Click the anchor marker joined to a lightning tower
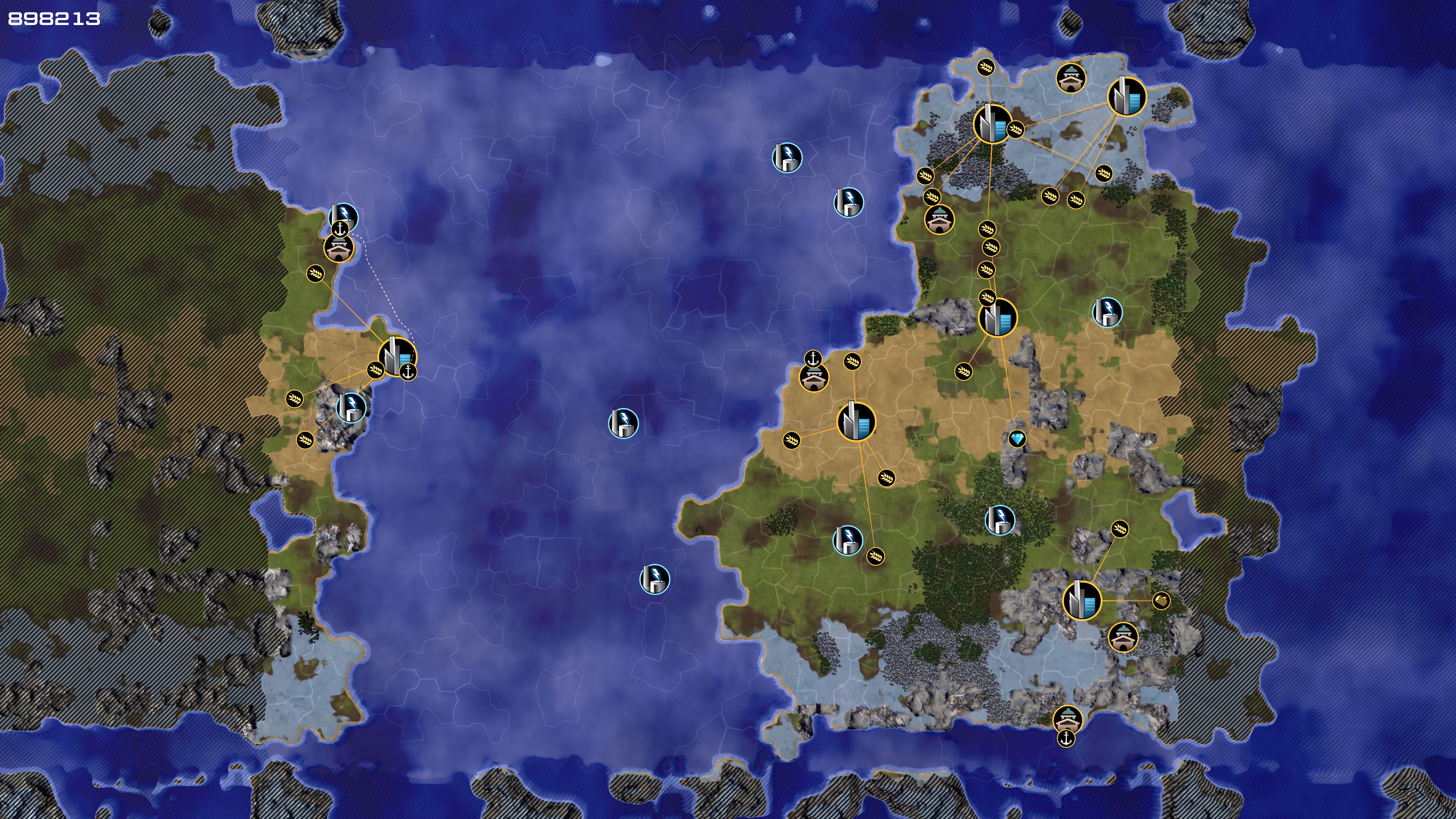Screen dimensions: 1456x819 click(x=340, y=229)
